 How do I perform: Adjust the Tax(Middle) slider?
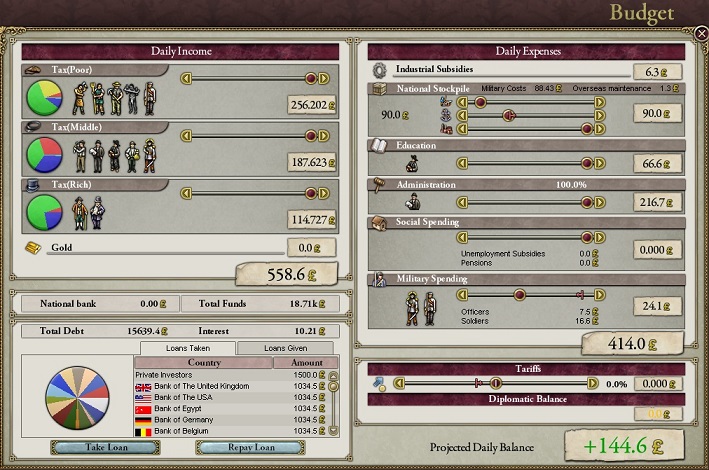click(250, 134)
